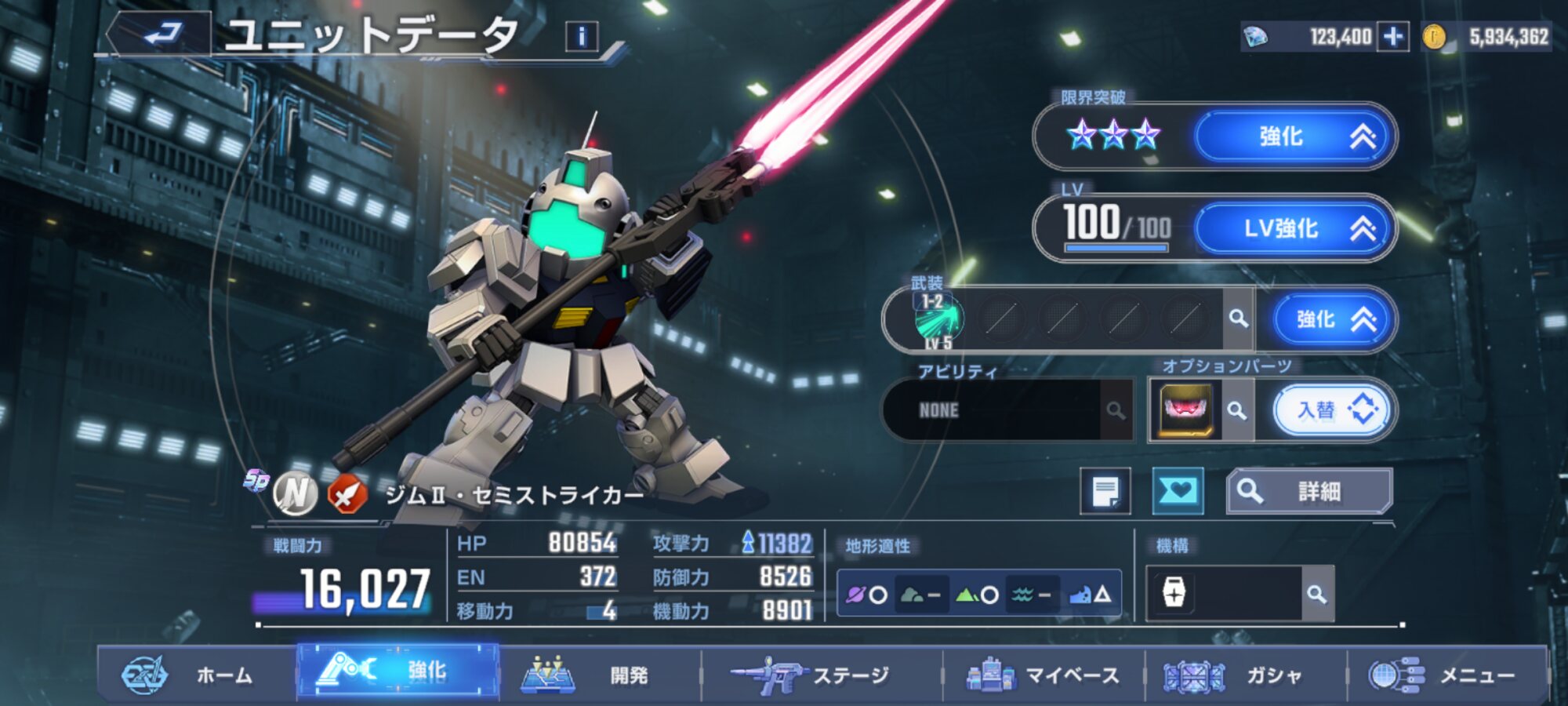Select the LV5 weapon slot icon
This screenshot has height=706, width=1568.
tap(938, 320)
